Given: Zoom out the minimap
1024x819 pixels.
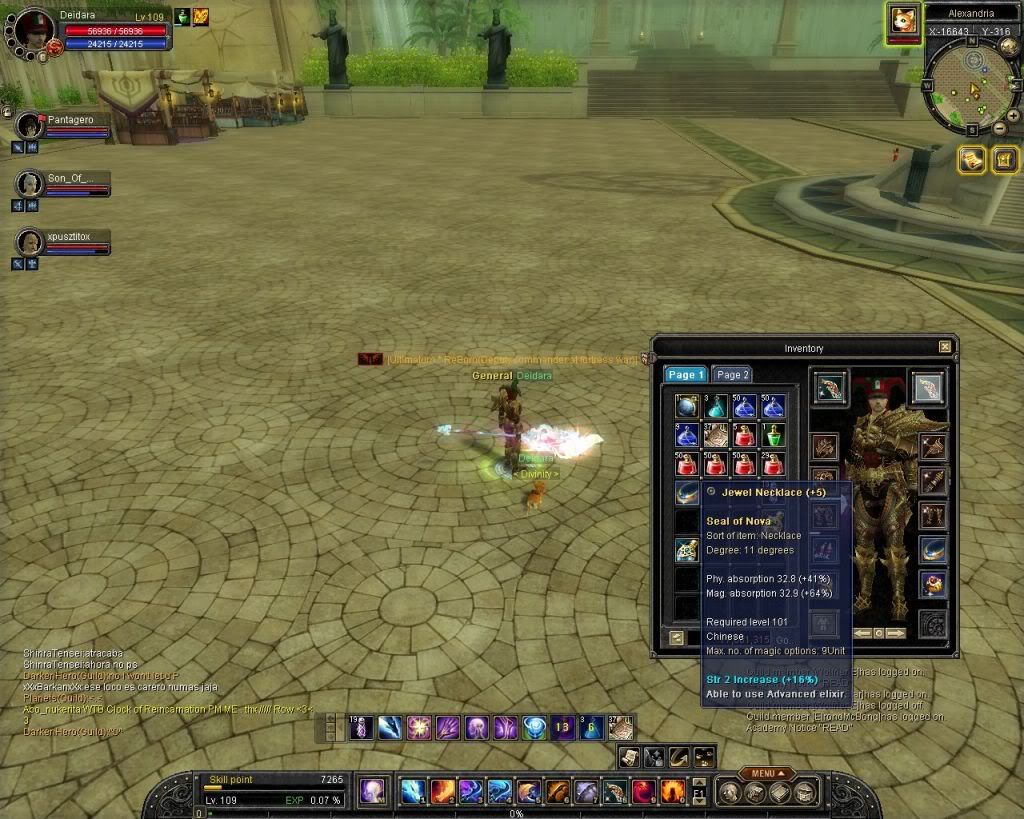Looking at the screenshot, I should point(999,128).
